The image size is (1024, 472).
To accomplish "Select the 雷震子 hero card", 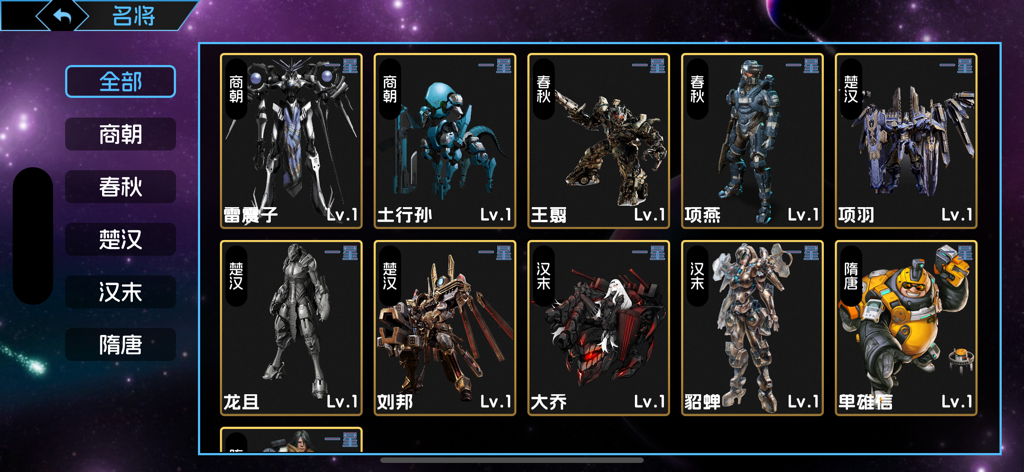I will (x=291, y=140).
